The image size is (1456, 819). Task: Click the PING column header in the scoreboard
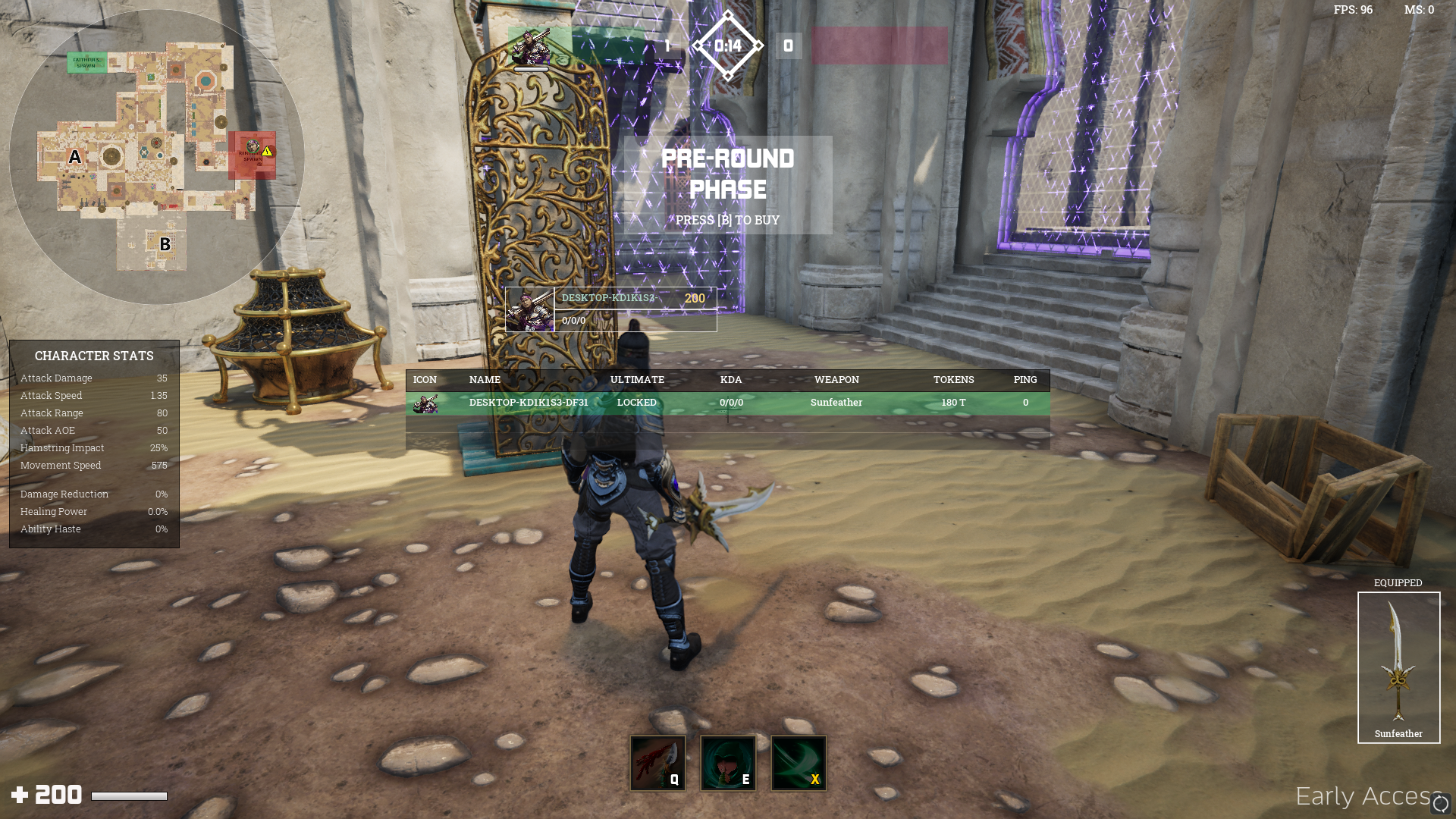pyautogui.click(x=1025, y=379)
